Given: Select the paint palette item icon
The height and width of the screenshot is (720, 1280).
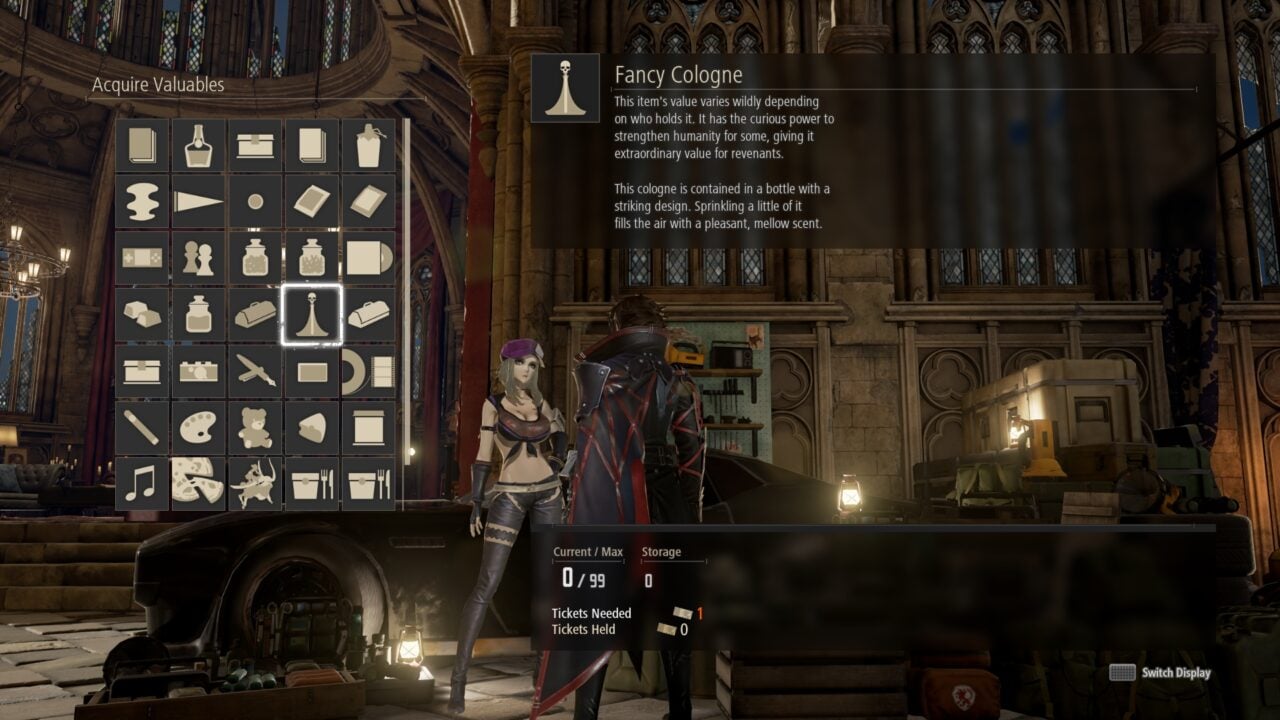Looking at the screenshot, I should click(199, 426).
